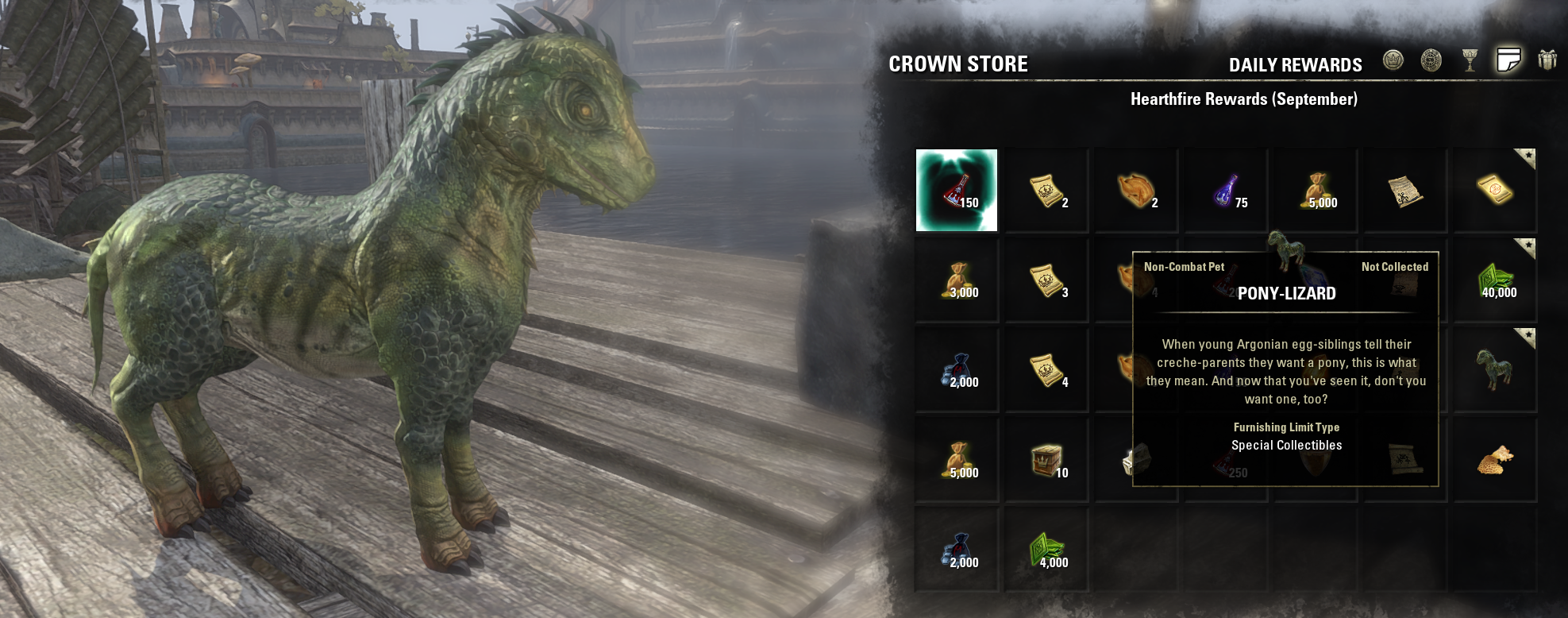This screenshot has width=1568, height=618.
Task: Select the crate reward with quantity 10
Action: tap(1046, 461)
